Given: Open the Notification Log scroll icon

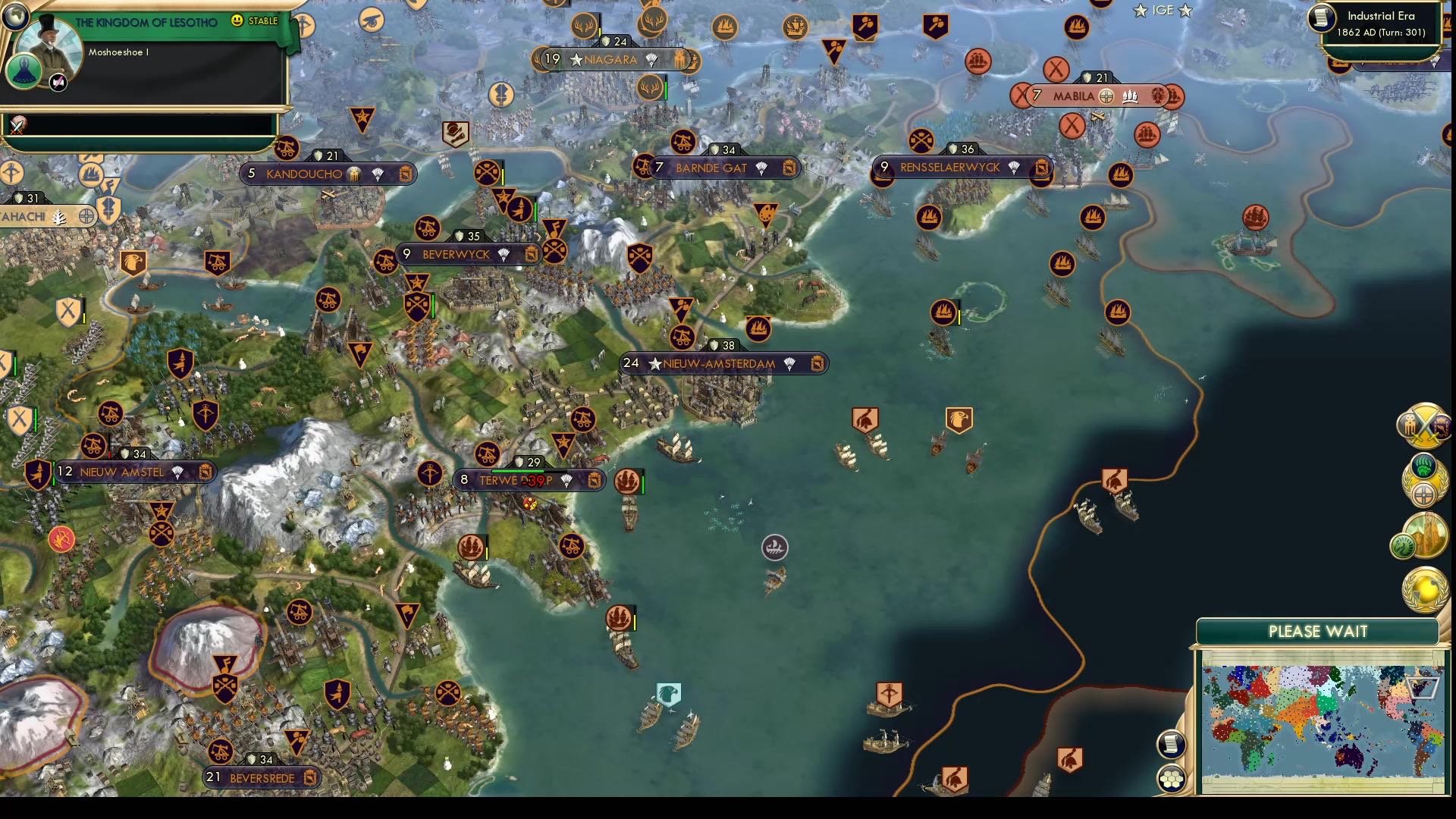Looking at the screenshot, I should (x=1171, y=742).
